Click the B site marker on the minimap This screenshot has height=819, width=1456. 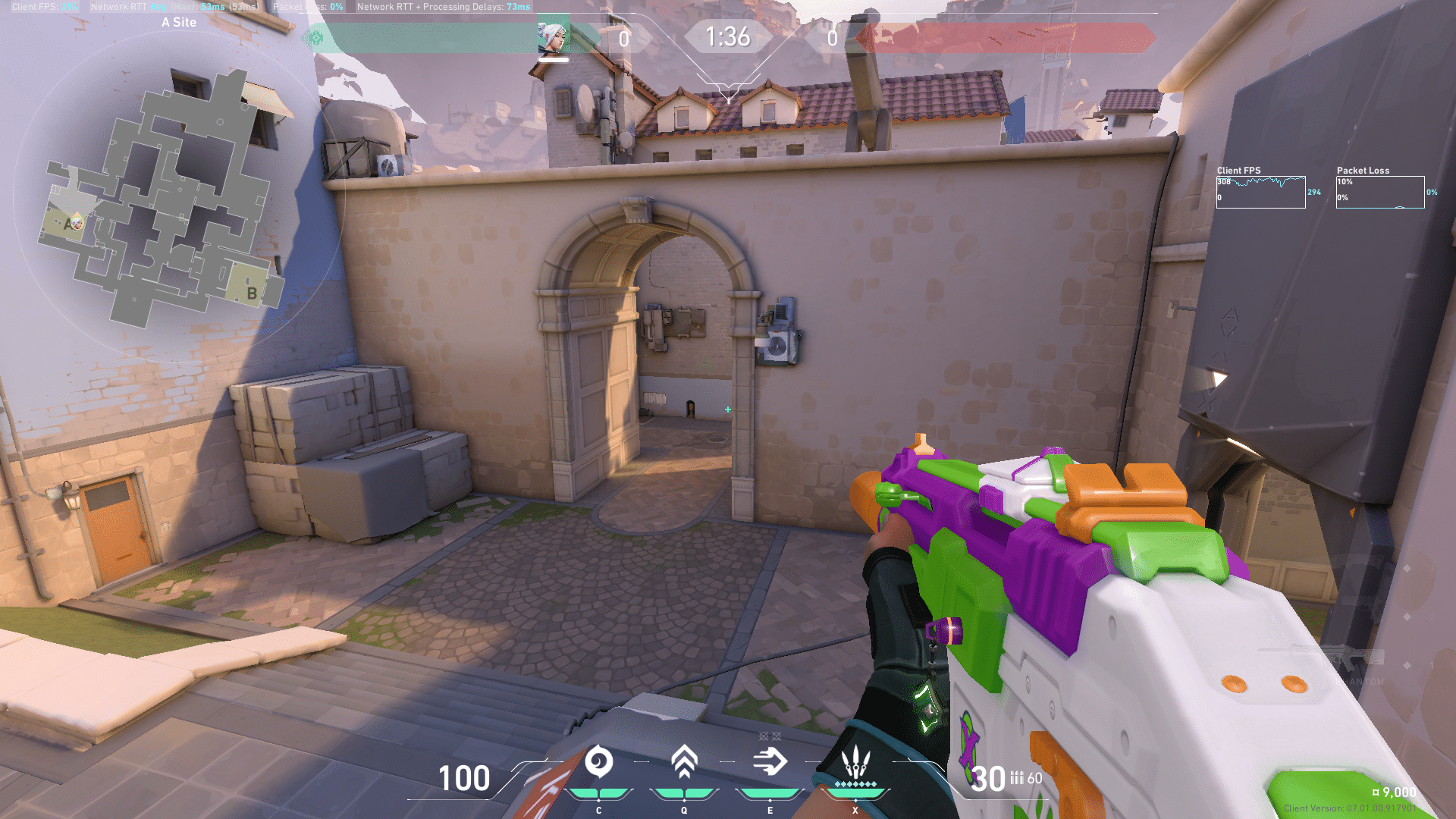pyautogui.click(x=252, y=293)
